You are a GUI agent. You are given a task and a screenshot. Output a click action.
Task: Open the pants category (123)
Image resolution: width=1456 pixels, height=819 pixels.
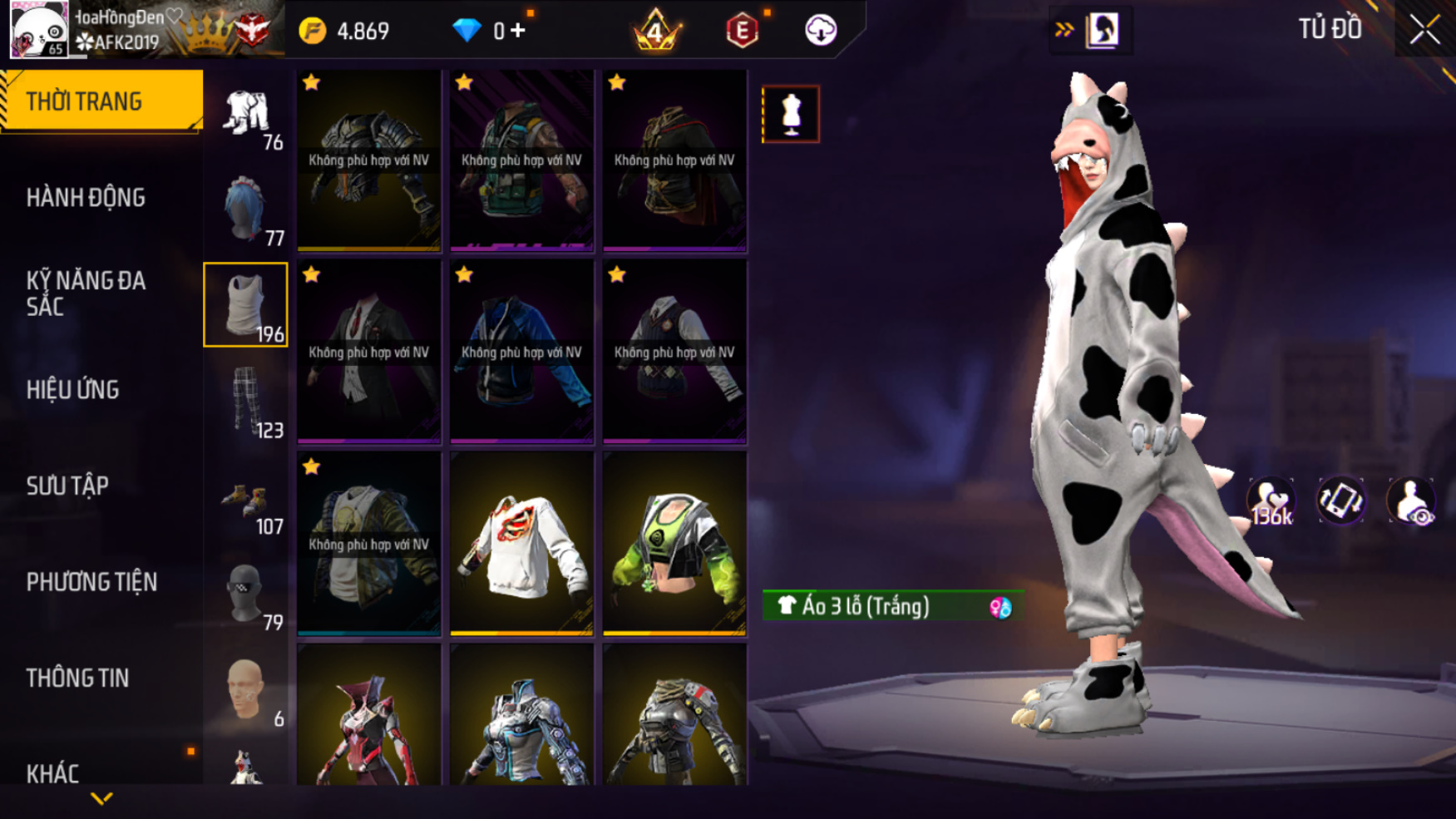pyautogui.click(x=246, y=402)
